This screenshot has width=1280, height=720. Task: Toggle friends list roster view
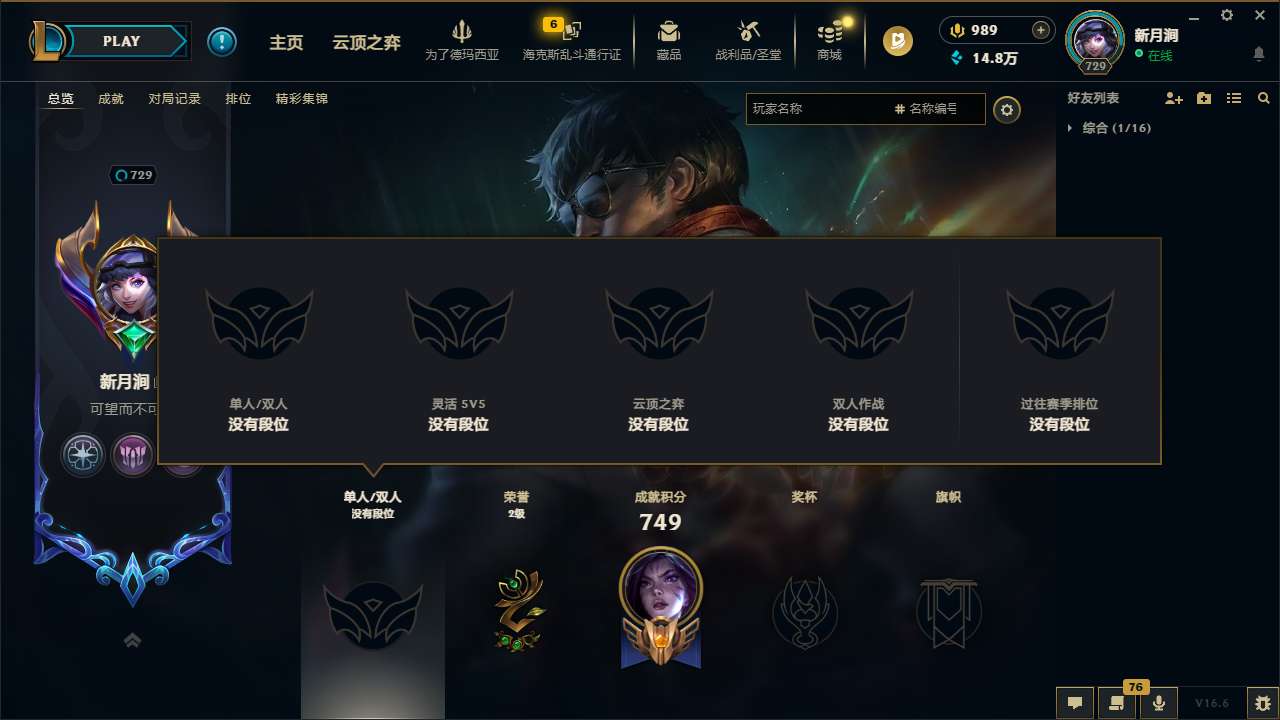(1234, 98)
